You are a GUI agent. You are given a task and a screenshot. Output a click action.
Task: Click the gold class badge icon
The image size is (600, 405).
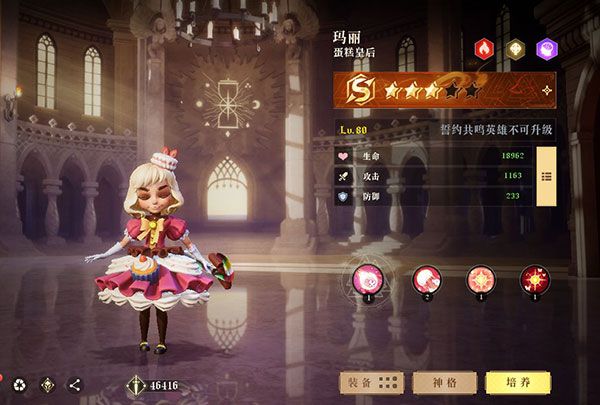[516, 48]
